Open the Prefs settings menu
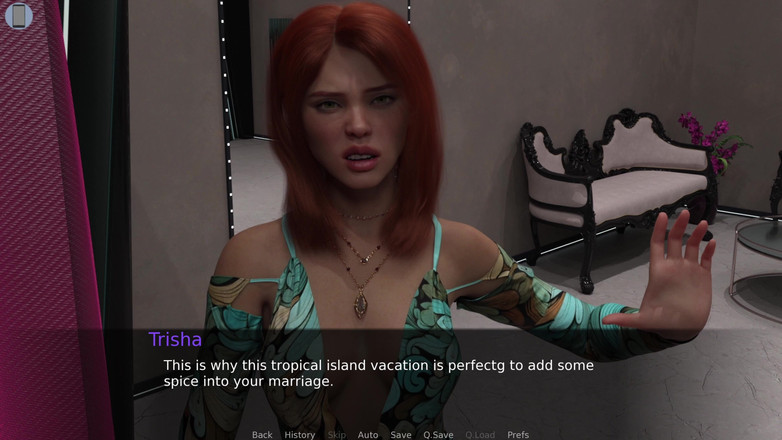Image resolution: width=782 pixels, height=440 pixels. (x=518, y=435)
